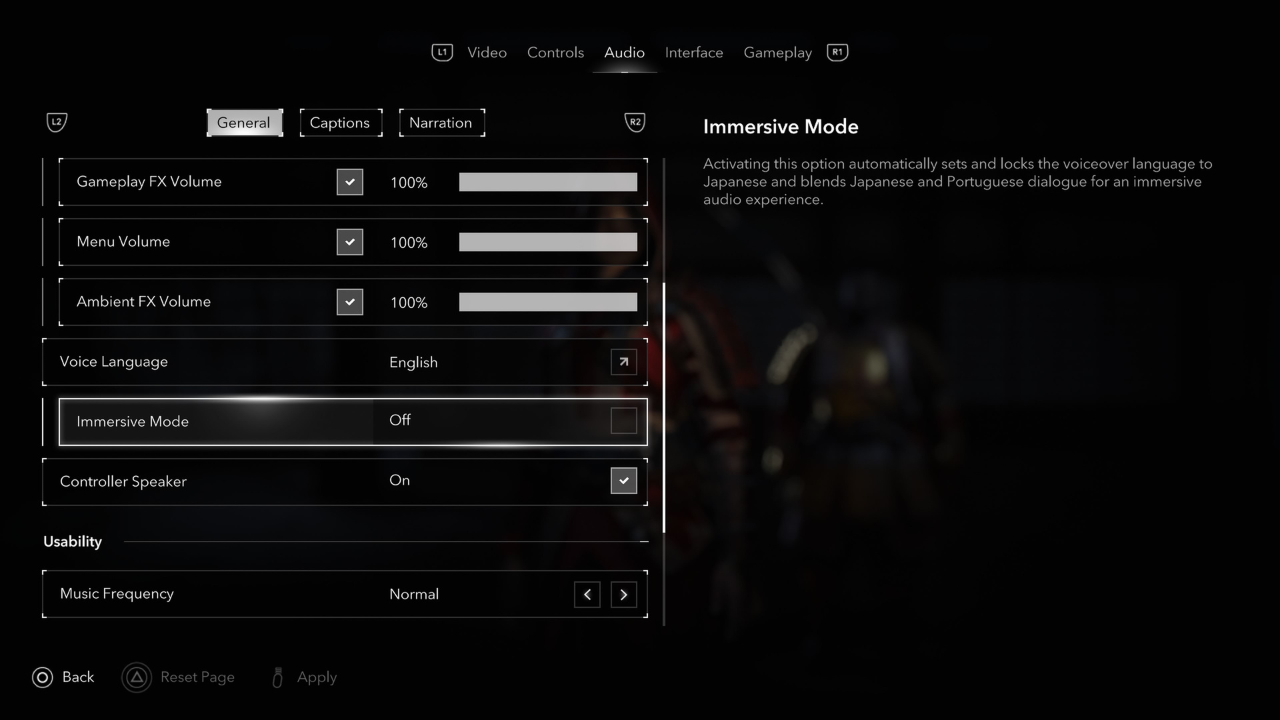Click the touchpad icon next to Apply
The image size is (1280, 720).
click(x=277, y=677)
